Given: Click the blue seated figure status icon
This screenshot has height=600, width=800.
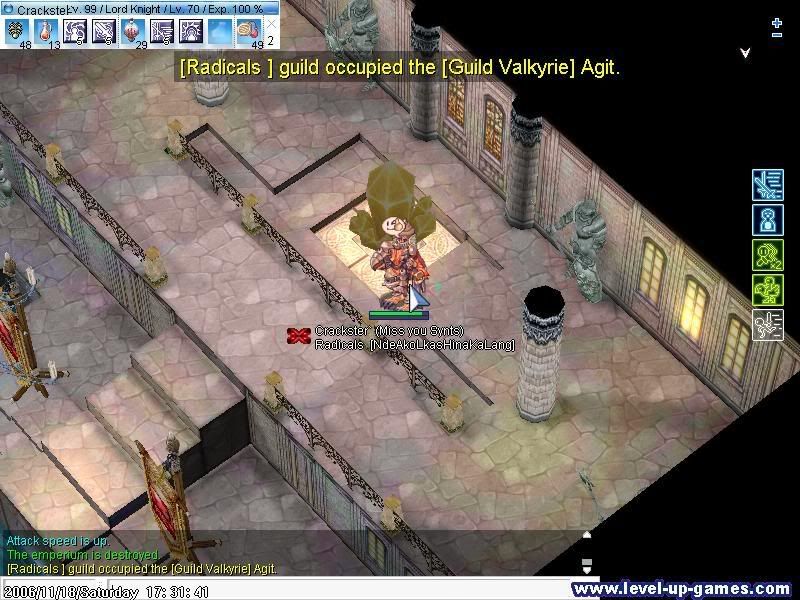Looking at the screenshot, I should (767, 220).
